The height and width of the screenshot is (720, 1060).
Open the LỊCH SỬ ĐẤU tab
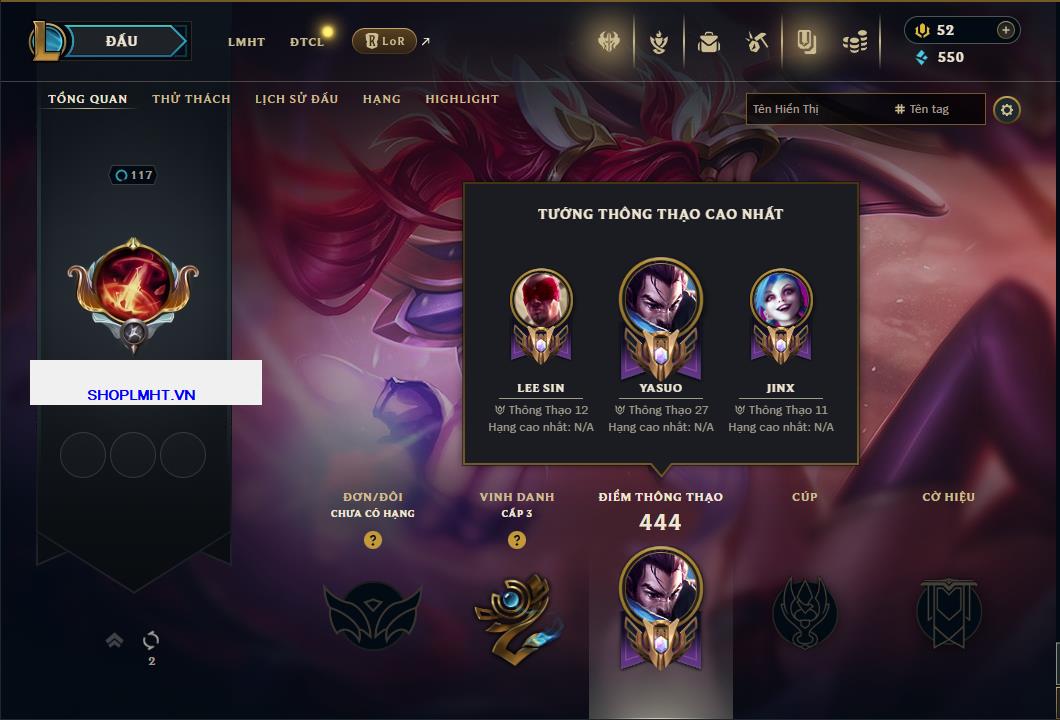click(x=296, y=99)
